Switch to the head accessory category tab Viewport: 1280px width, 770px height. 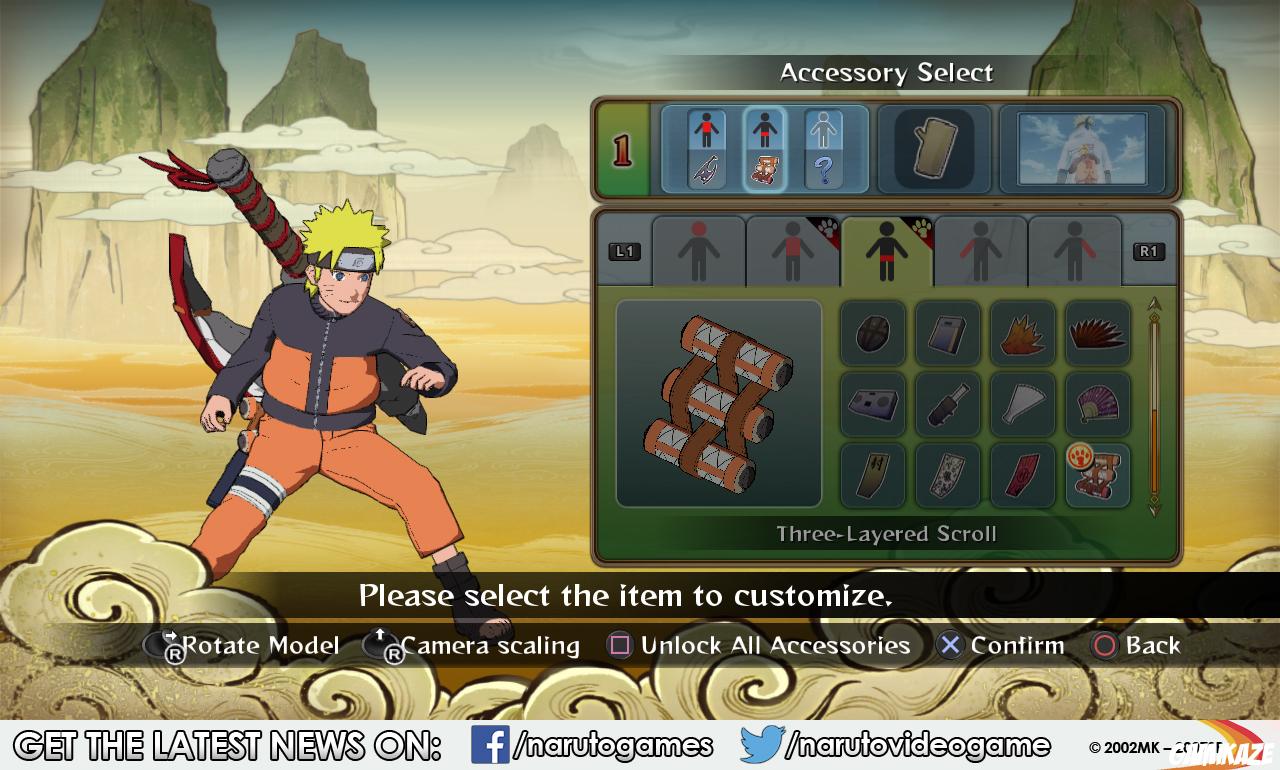699,250
